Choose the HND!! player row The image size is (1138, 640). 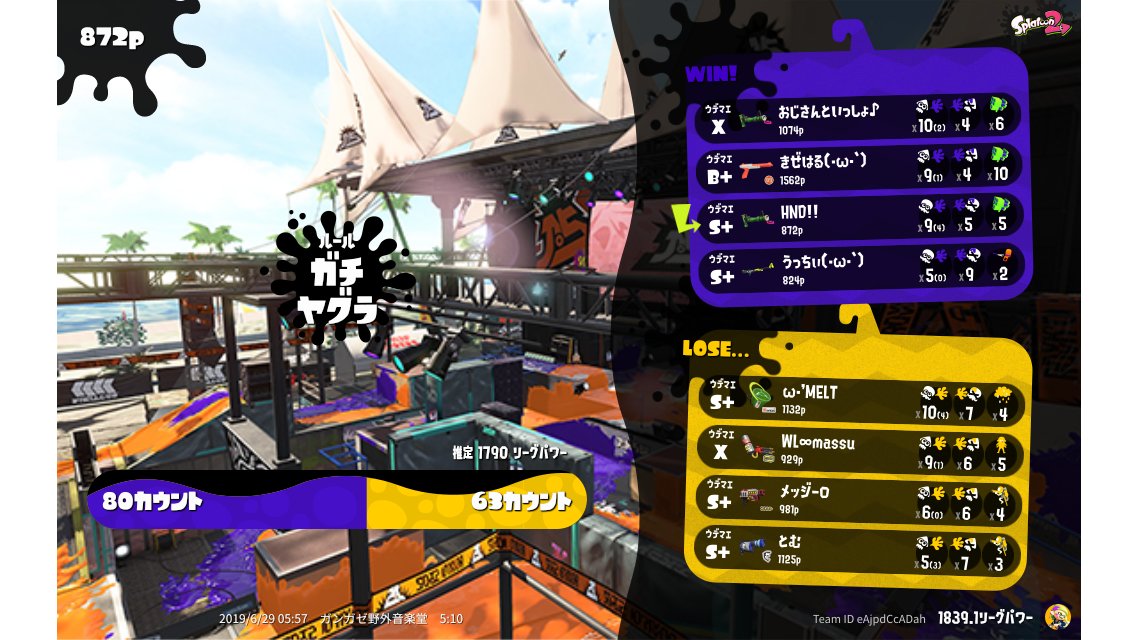pyautogui.click(x=858, y=218)
